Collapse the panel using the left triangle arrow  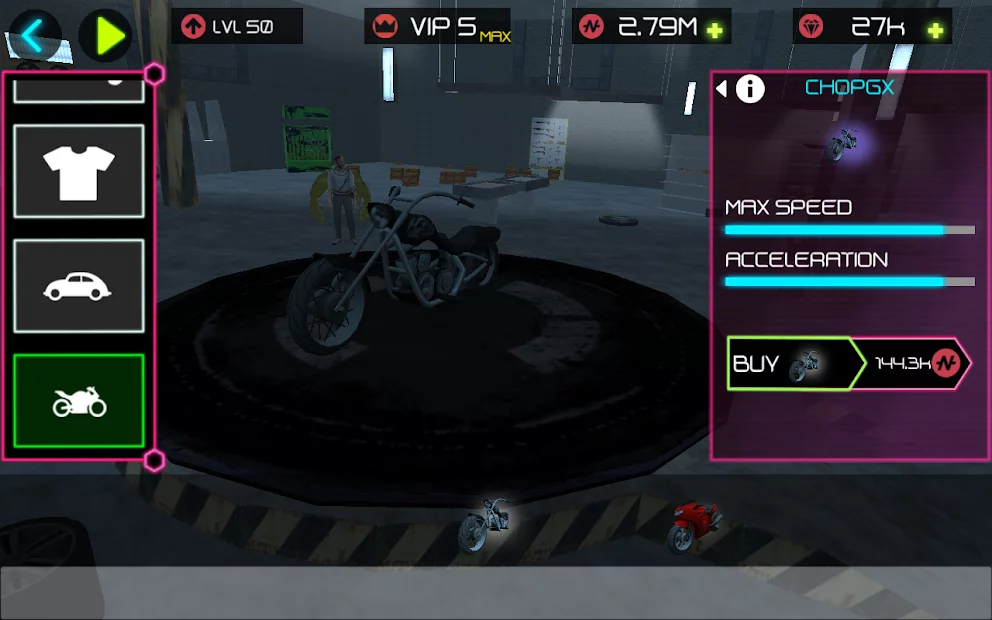coord(722,89)
